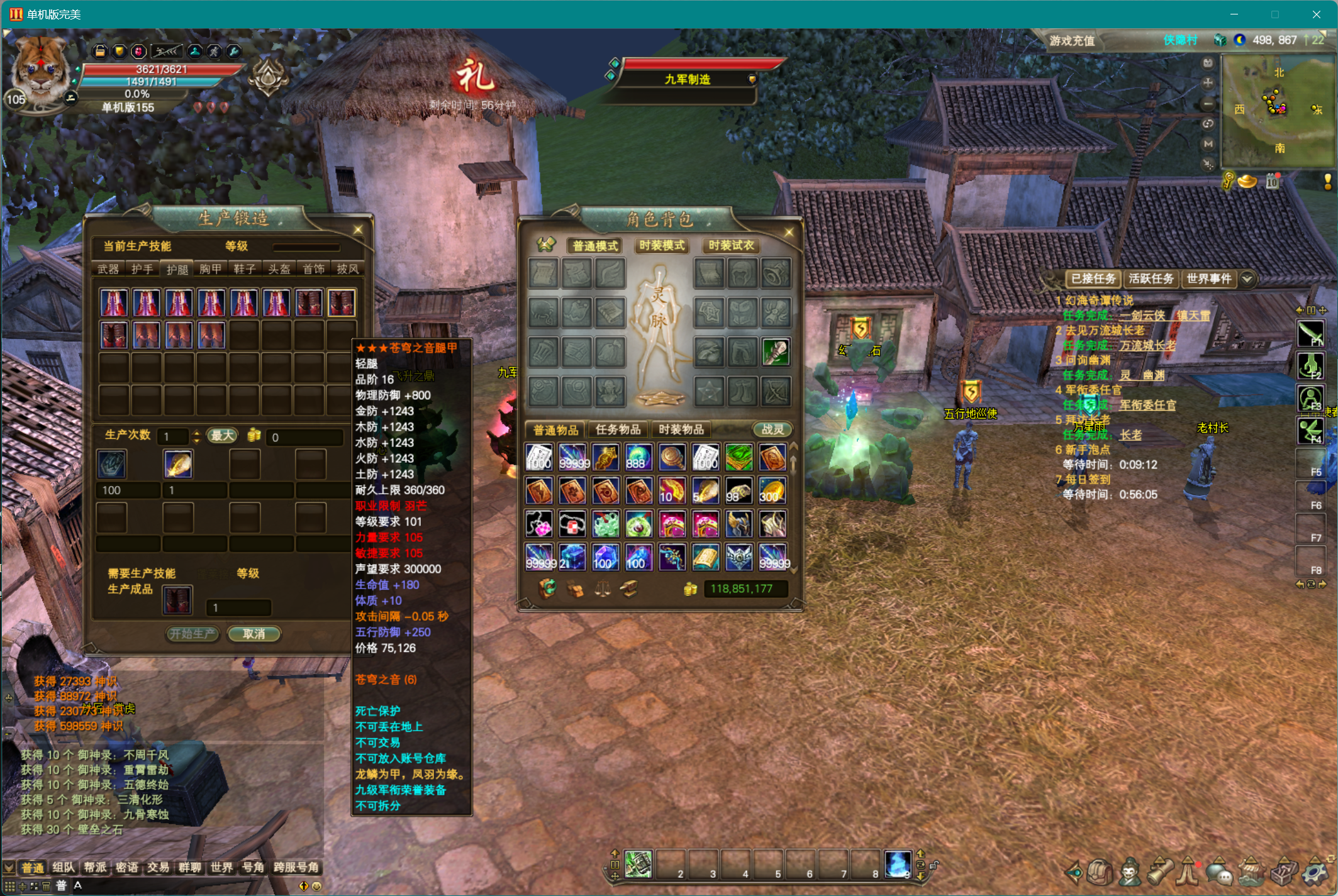This screenshot has width=1338, height=896.
Task: Click the 最大 max quantity button
Action: pyautogui.click(x=223, y=436)
